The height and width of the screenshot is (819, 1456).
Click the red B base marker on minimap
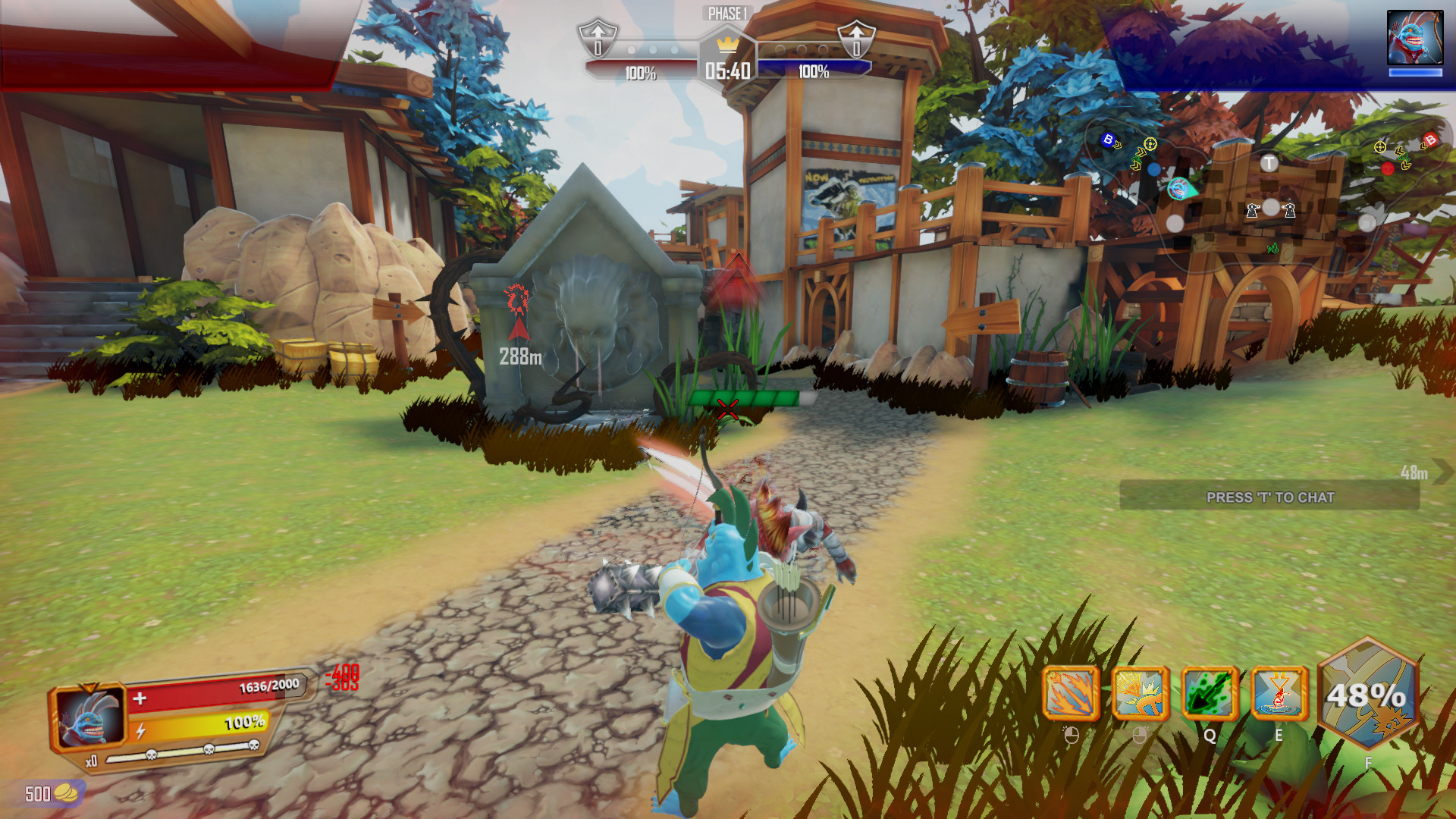1431,140
